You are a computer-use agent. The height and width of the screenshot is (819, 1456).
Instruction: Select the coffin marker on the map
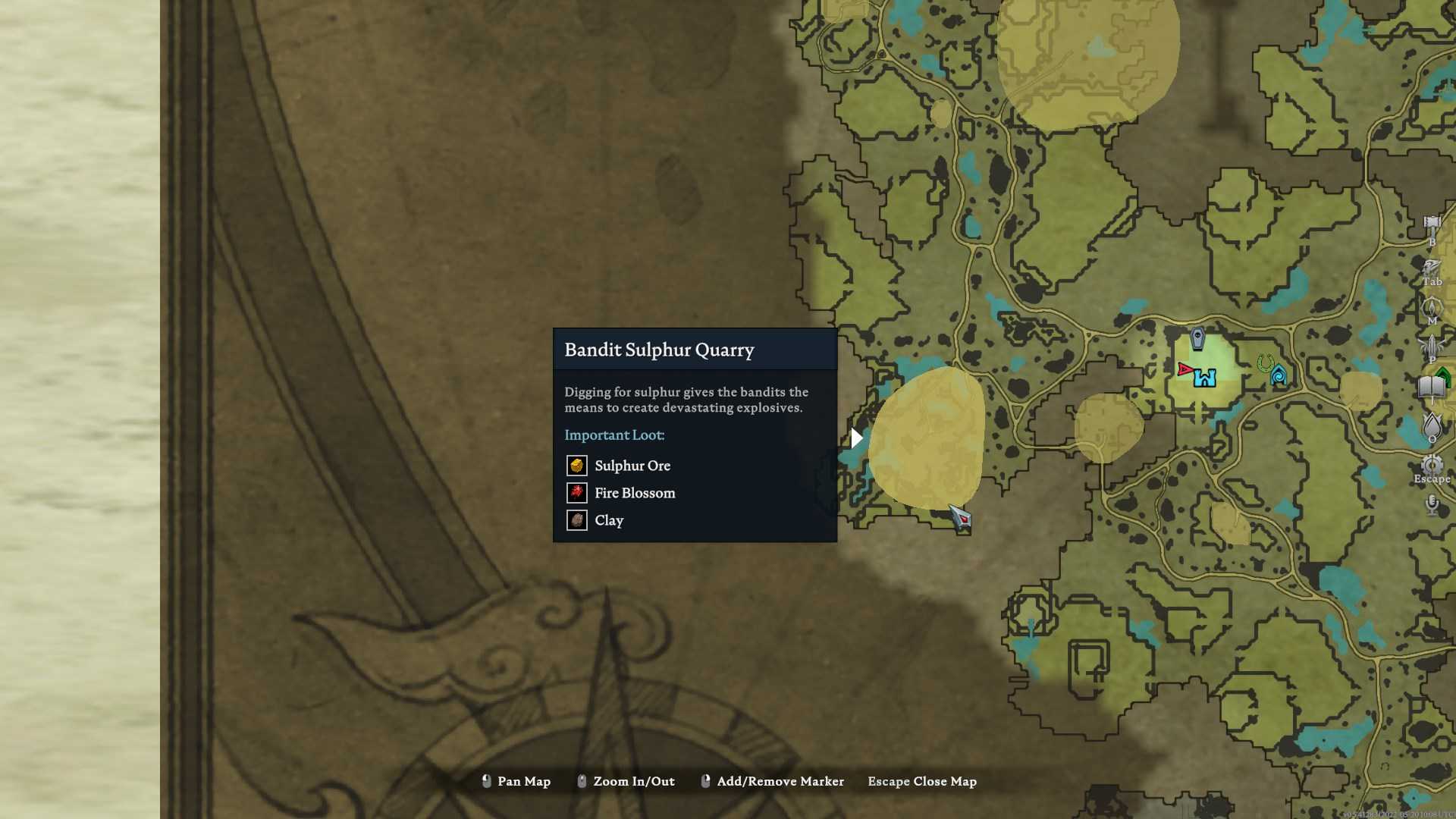click(1197, 338)
